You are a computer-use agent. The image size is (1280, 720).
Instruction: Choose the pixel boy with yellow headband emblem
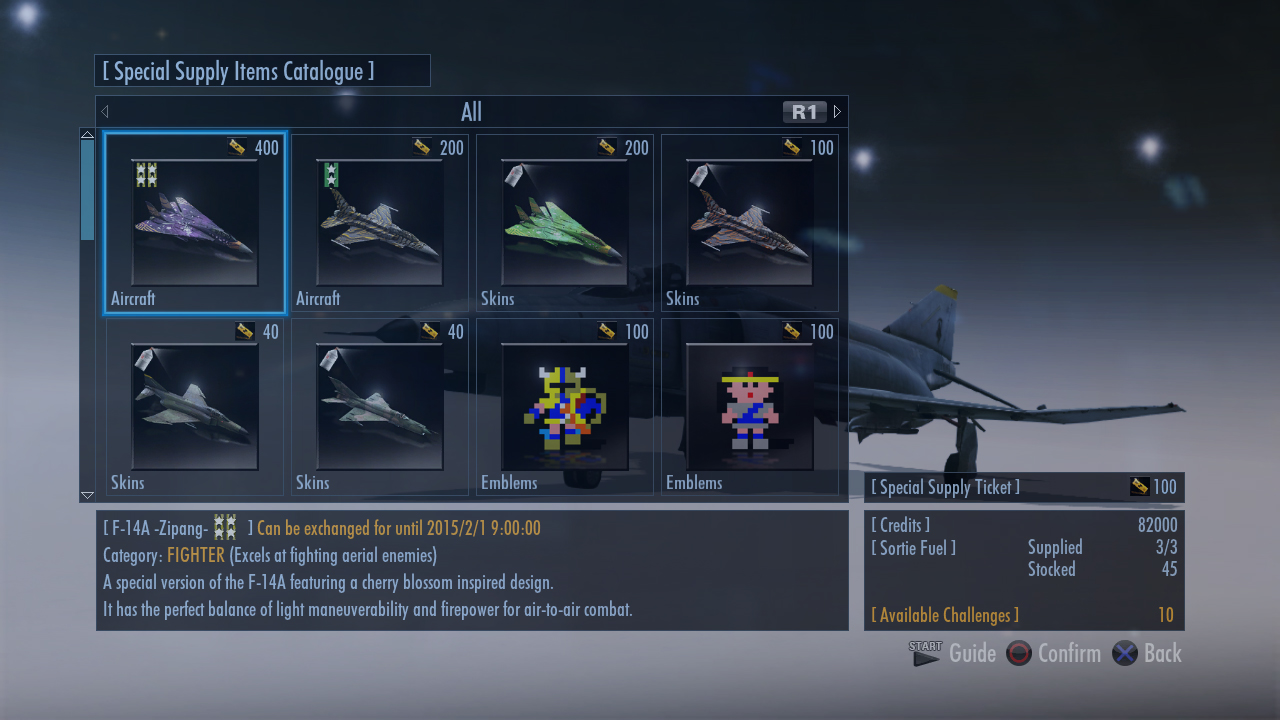[x=750, y=408]
